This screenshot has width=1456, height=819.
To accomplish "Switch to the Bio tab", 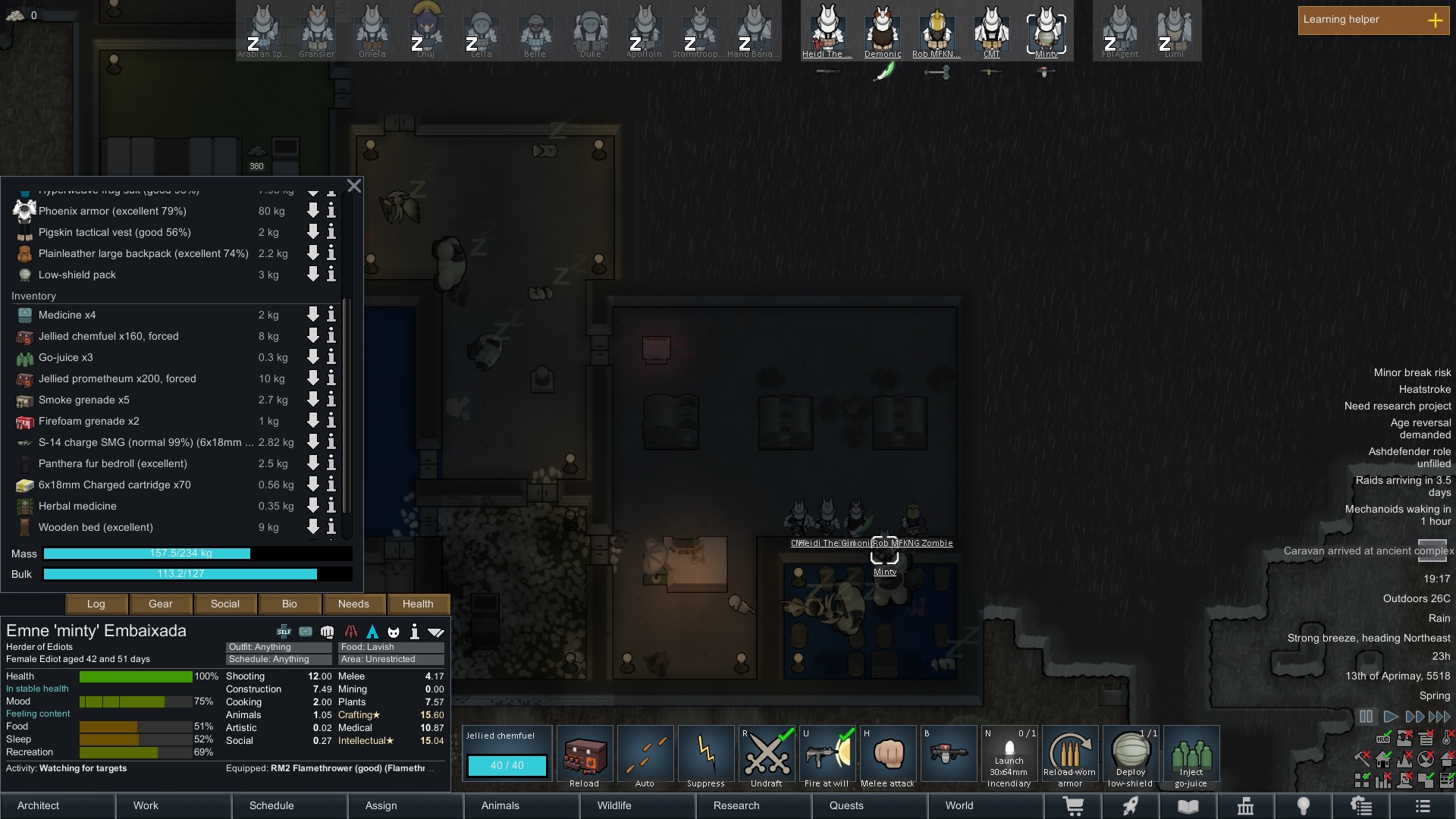I will pos(290,604).
